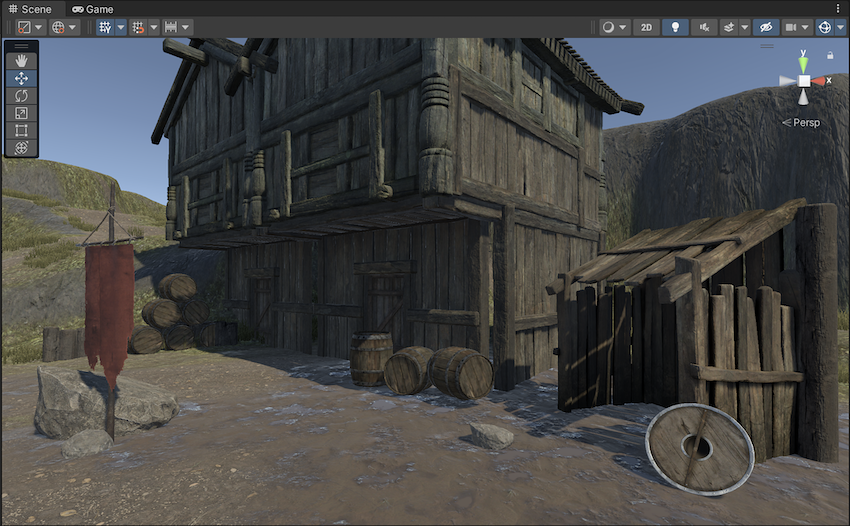
Task: Toggle the gizmos globe button
Action: pos(825,27)
